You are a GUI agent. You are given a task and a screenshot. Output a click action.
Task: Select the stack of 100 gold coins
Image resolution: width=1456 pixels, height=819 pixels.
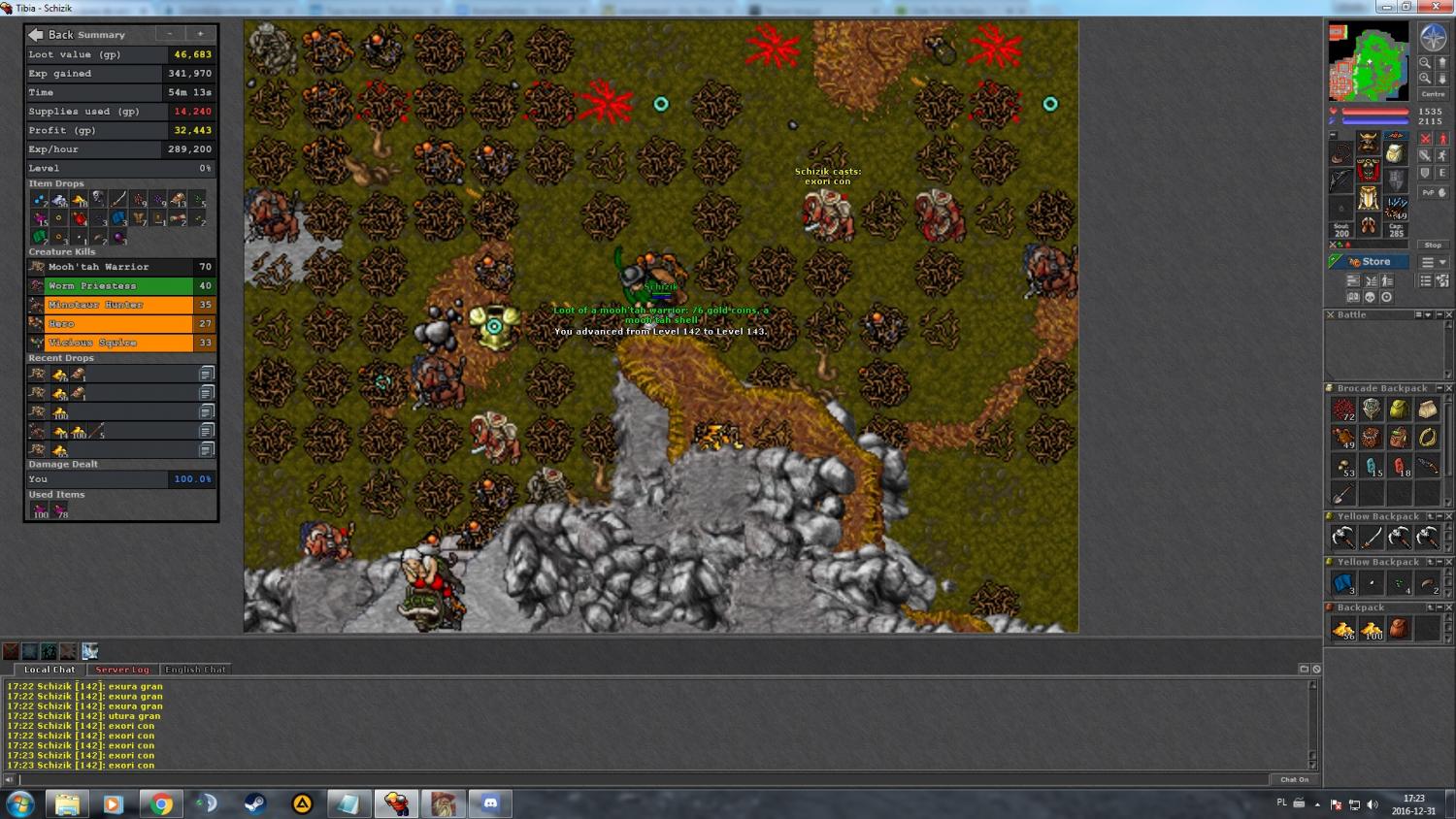pos(1371,629)
